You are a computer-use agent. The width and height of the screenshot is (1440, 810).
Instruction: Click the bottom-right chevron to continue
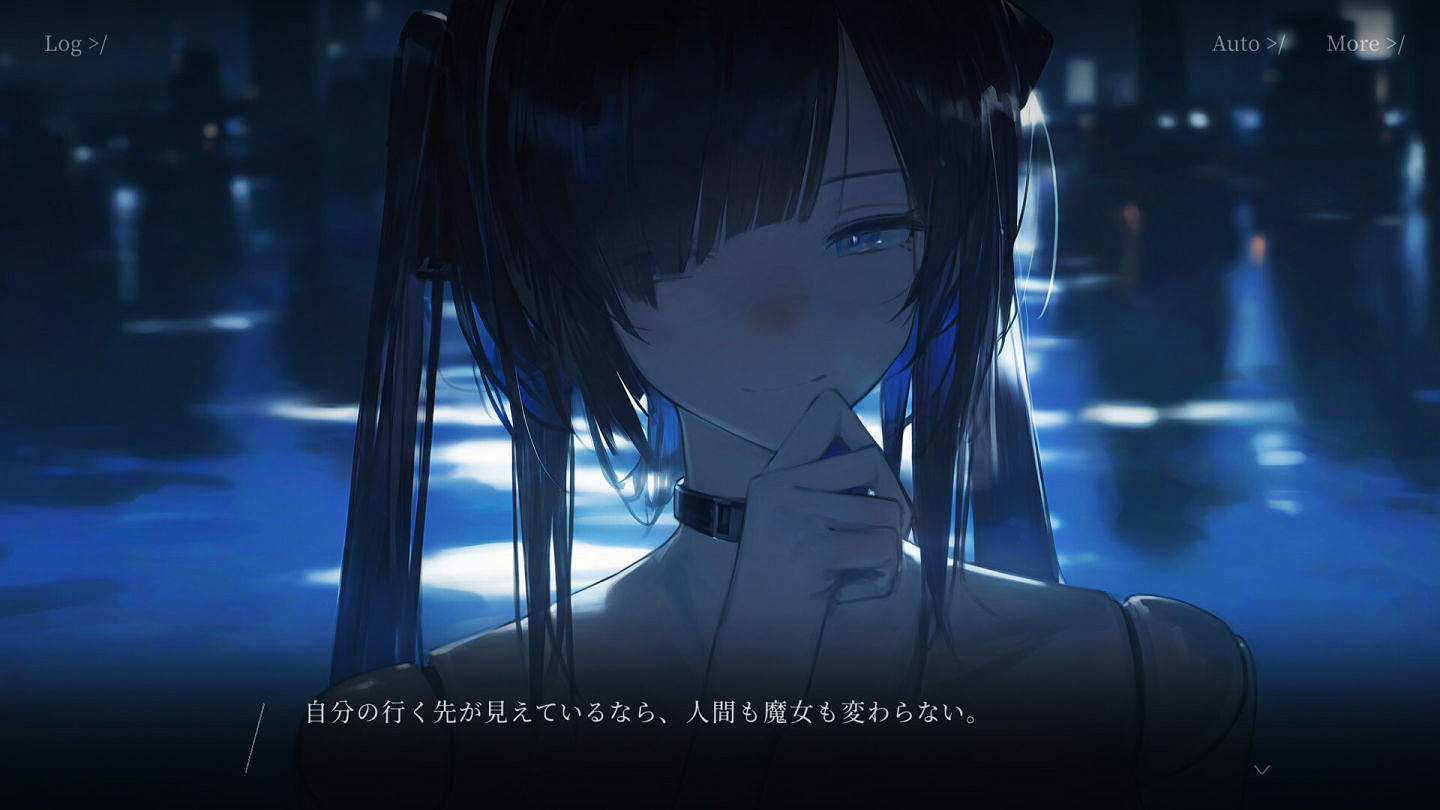pyautogui.click(x=1262, y=768)
